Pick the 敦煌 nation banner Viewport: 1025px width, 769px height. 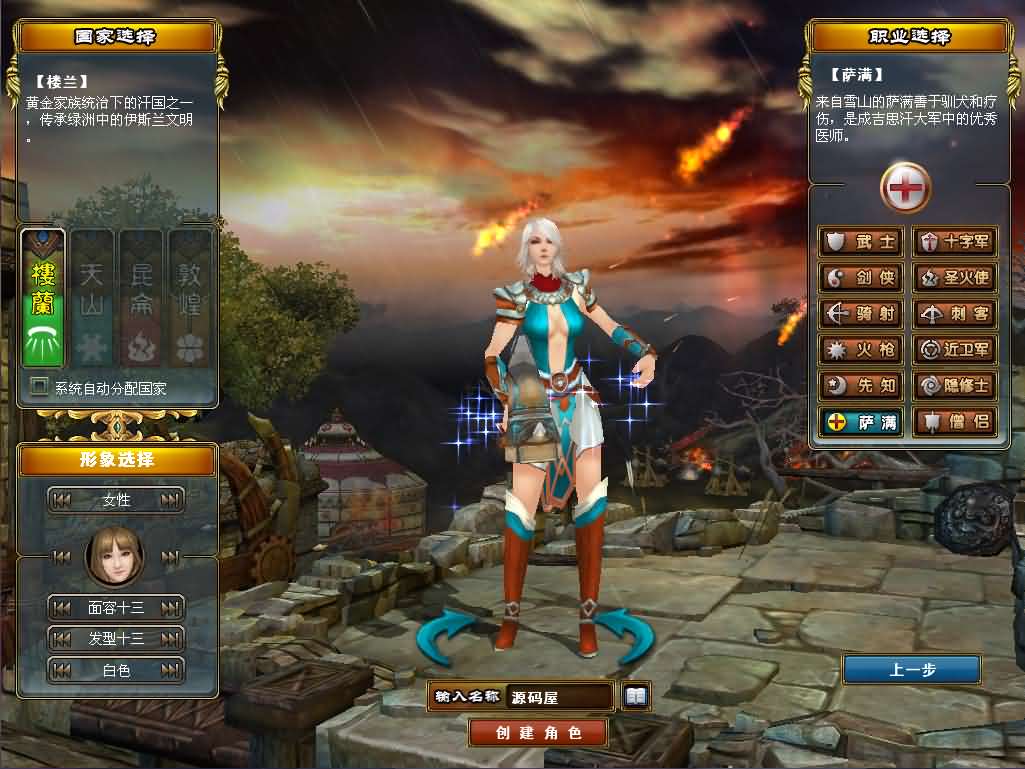click(x=189, y=297)
